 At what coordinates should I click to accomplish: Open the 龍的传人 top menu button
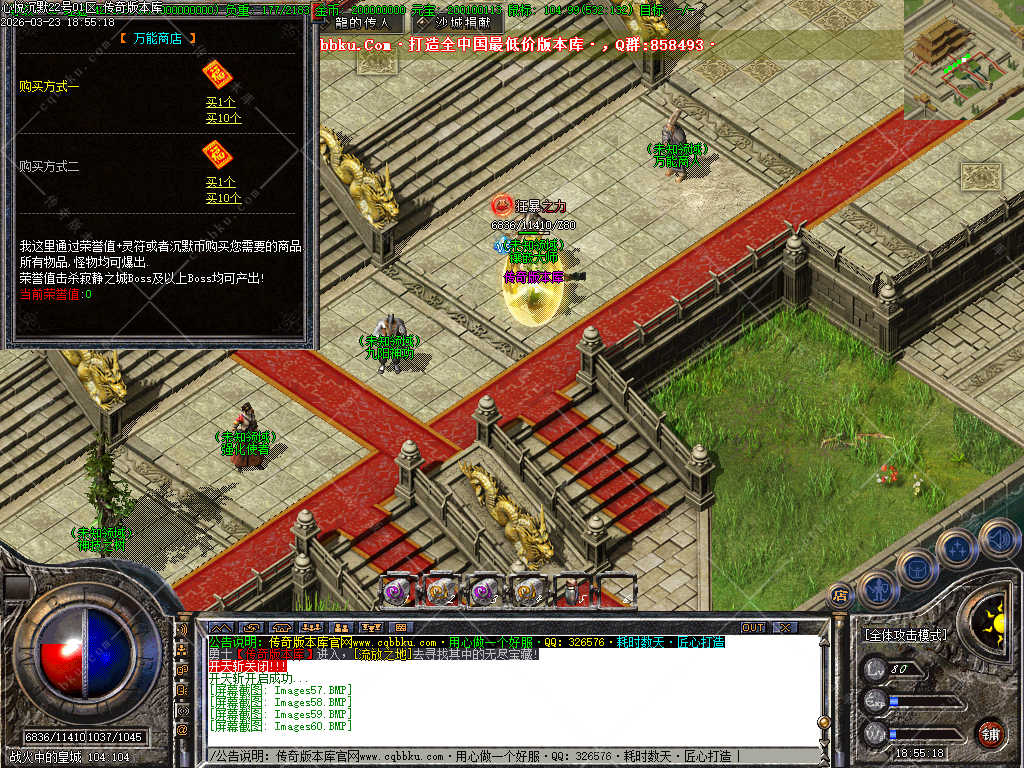363,21
